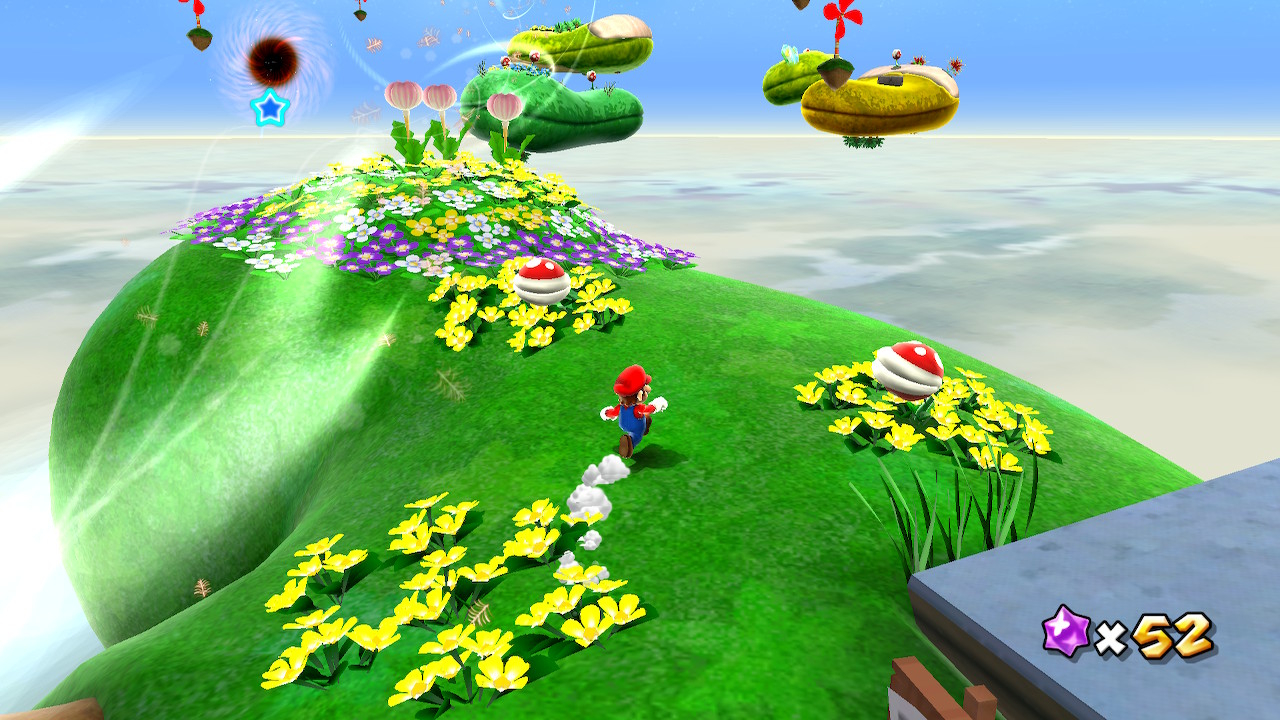Select the dragonfly near the yellow planet

point(789,53)
